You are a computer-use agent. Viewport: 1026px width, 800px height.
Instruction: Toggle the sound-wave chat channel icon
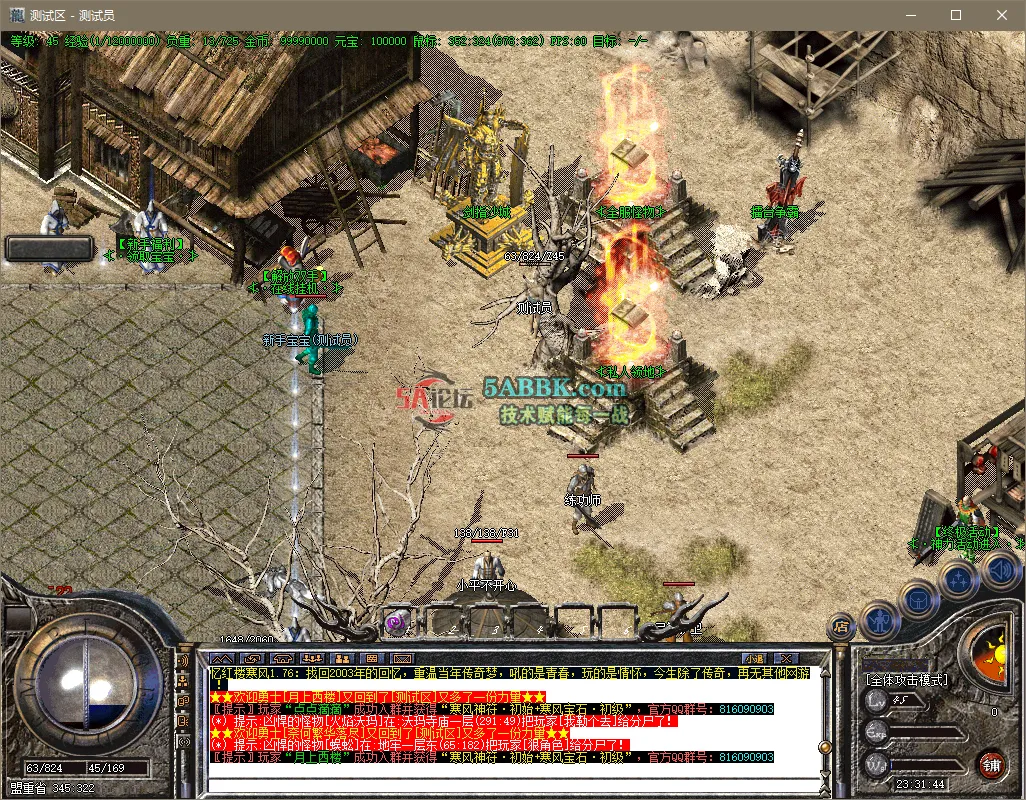(x=183, y=661)
